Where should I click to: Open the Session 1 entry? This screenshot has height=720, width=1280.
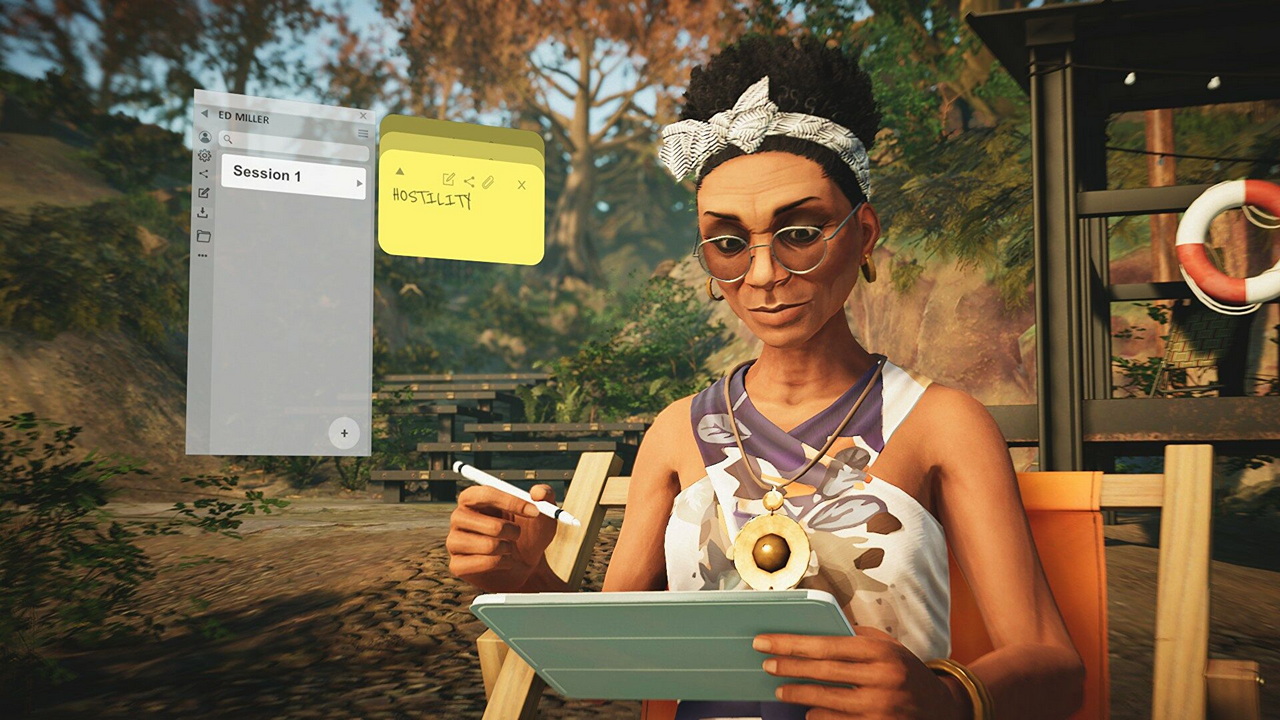point(292,175)
